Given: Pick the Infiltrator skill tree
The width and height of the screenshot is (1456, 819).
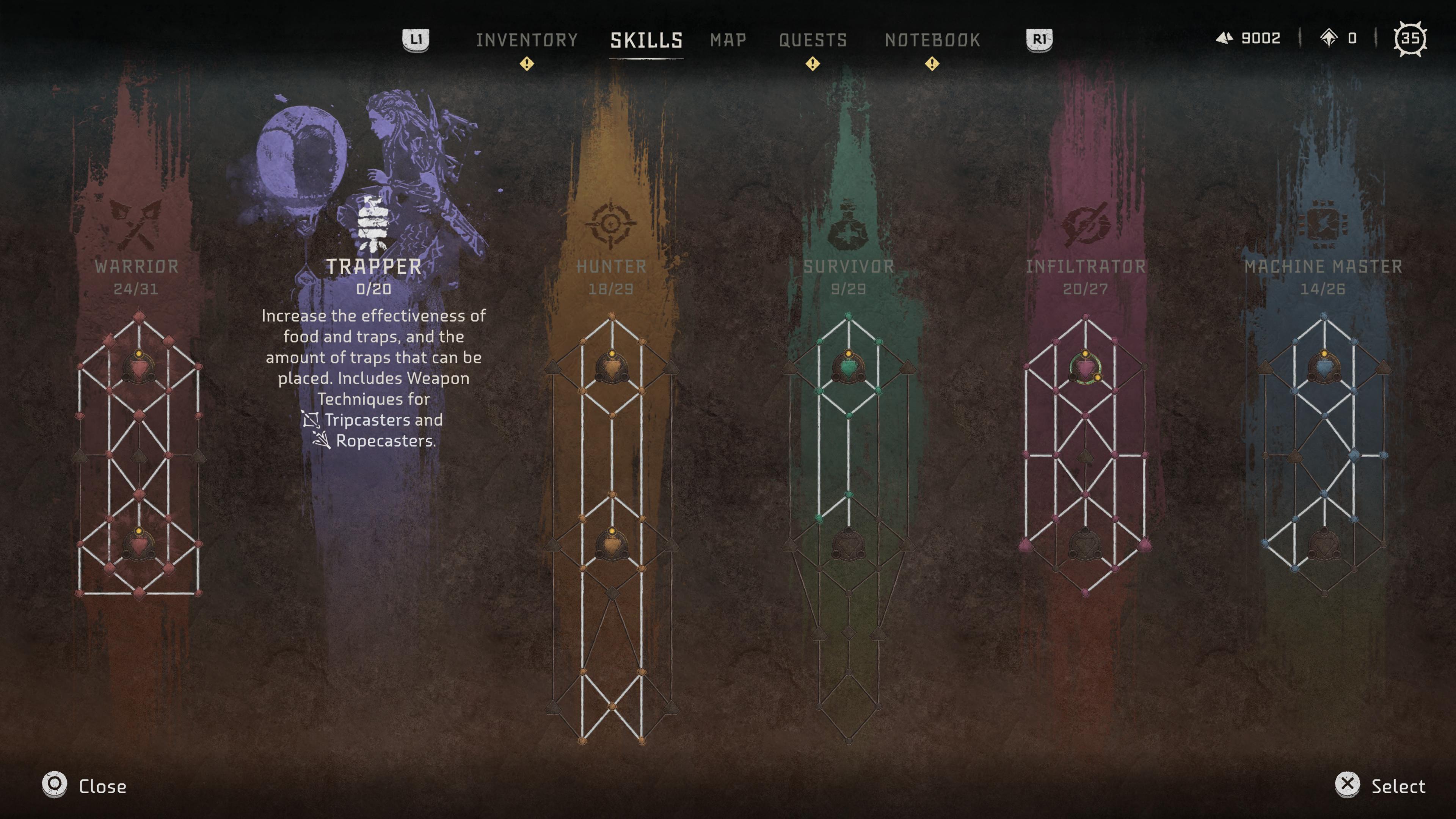Looking at the screenshot, I should click(1085, 267).
